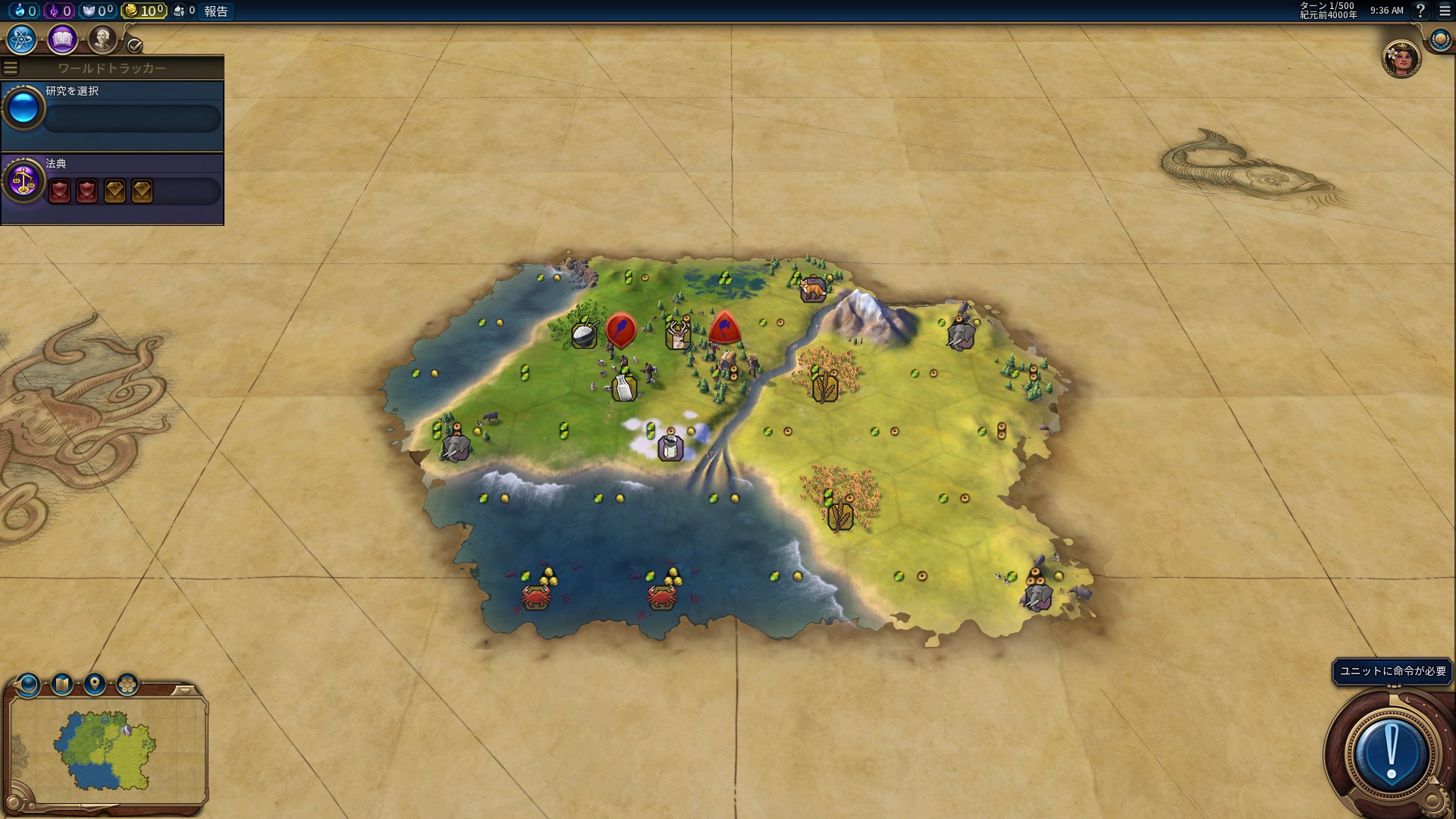This screenshot has width=1456, height=819.
Task: Collapse the minimap with arrow tab
Action: (x=184, y=690)
